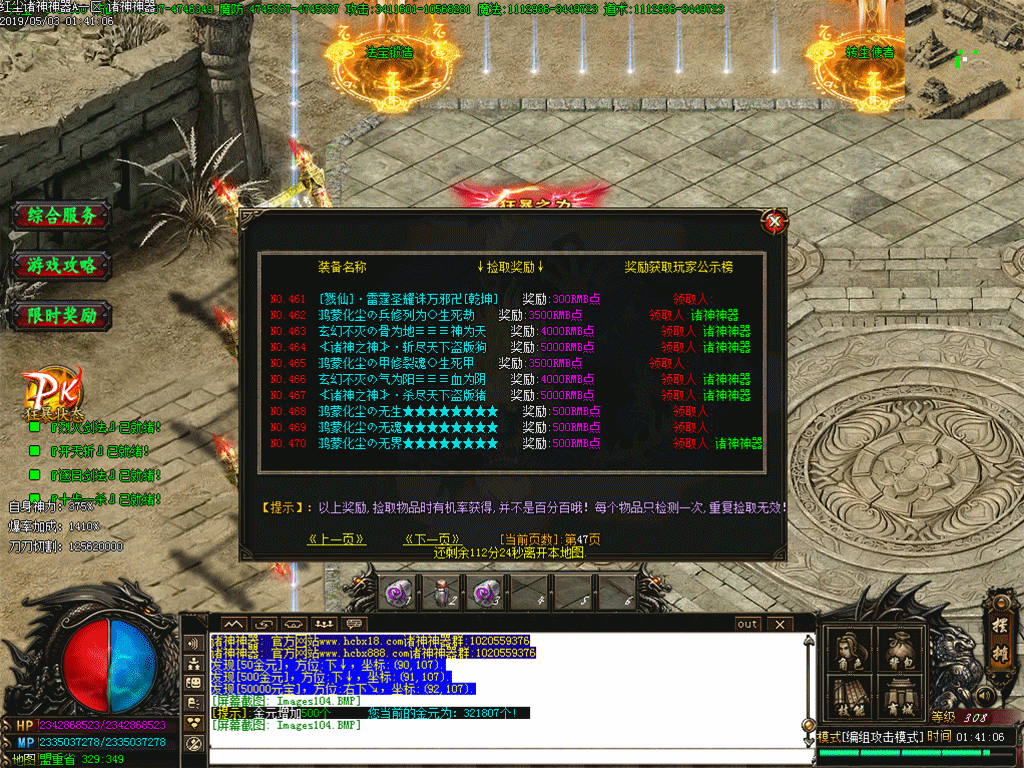
Task: Open the 综合服务 menu
Action: click(62, 216)
